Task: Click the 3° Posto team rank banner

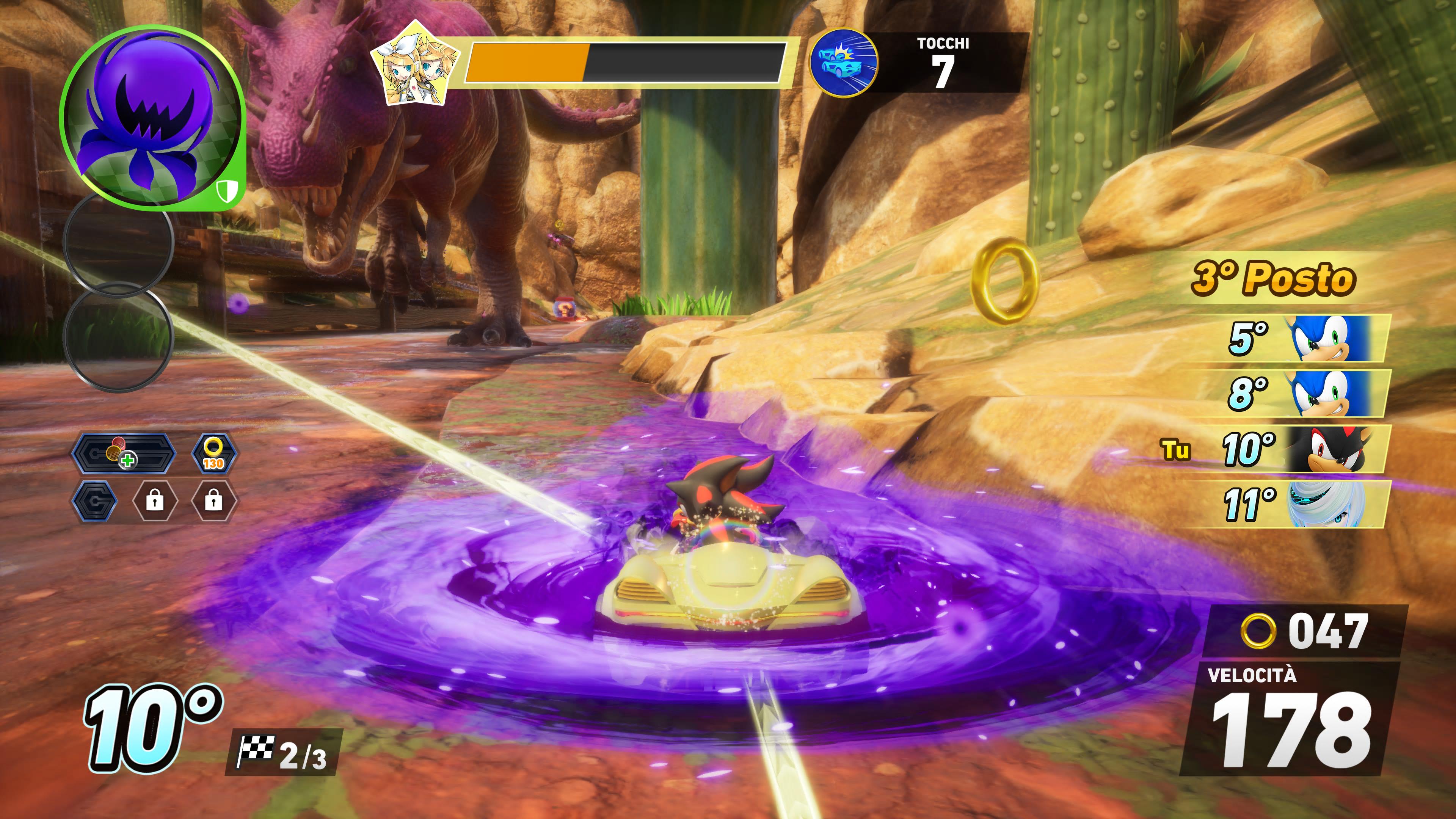Action: point(1274,278)
